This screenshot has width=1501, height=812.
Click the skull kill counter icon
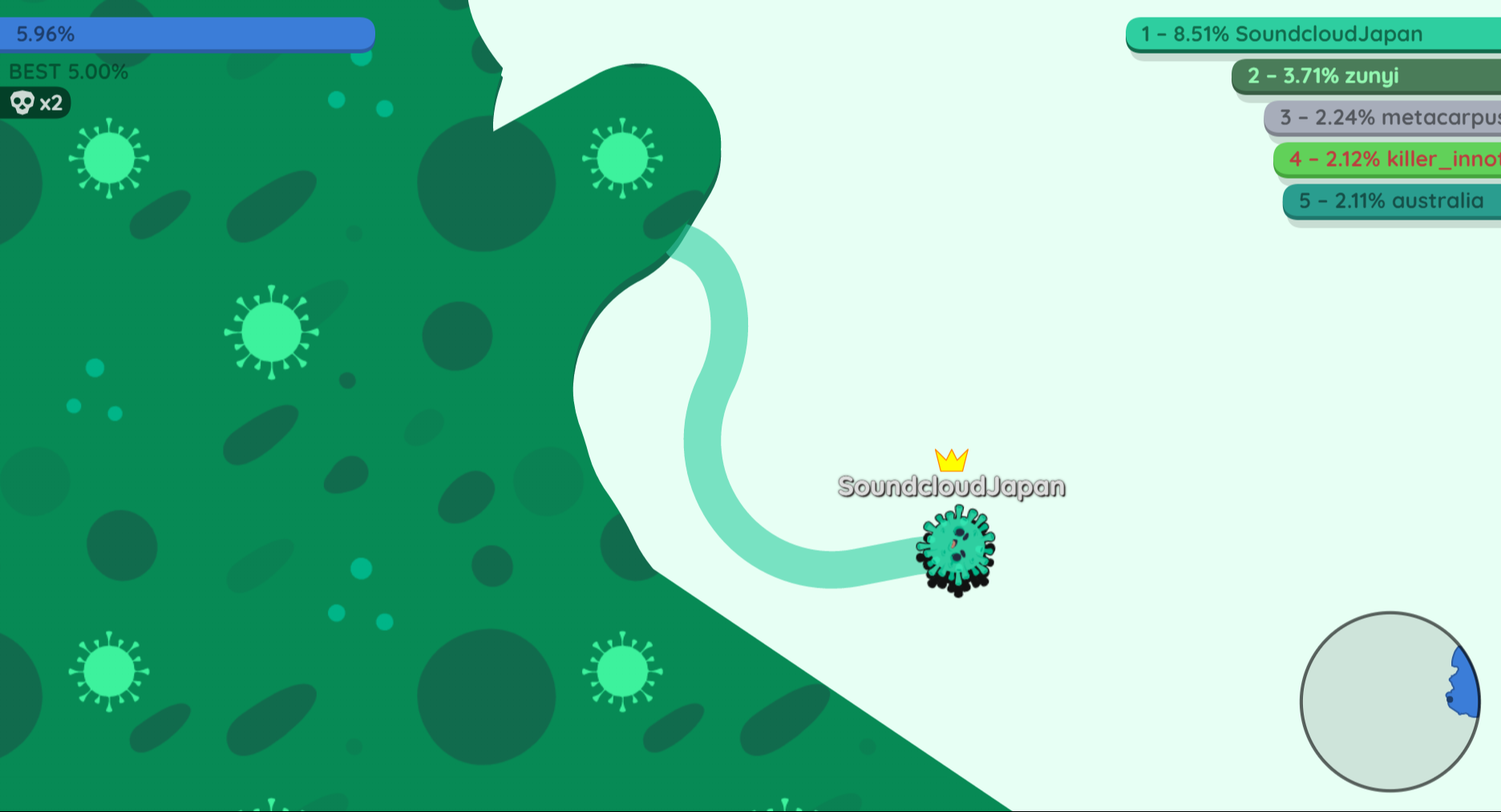point(22,103)
